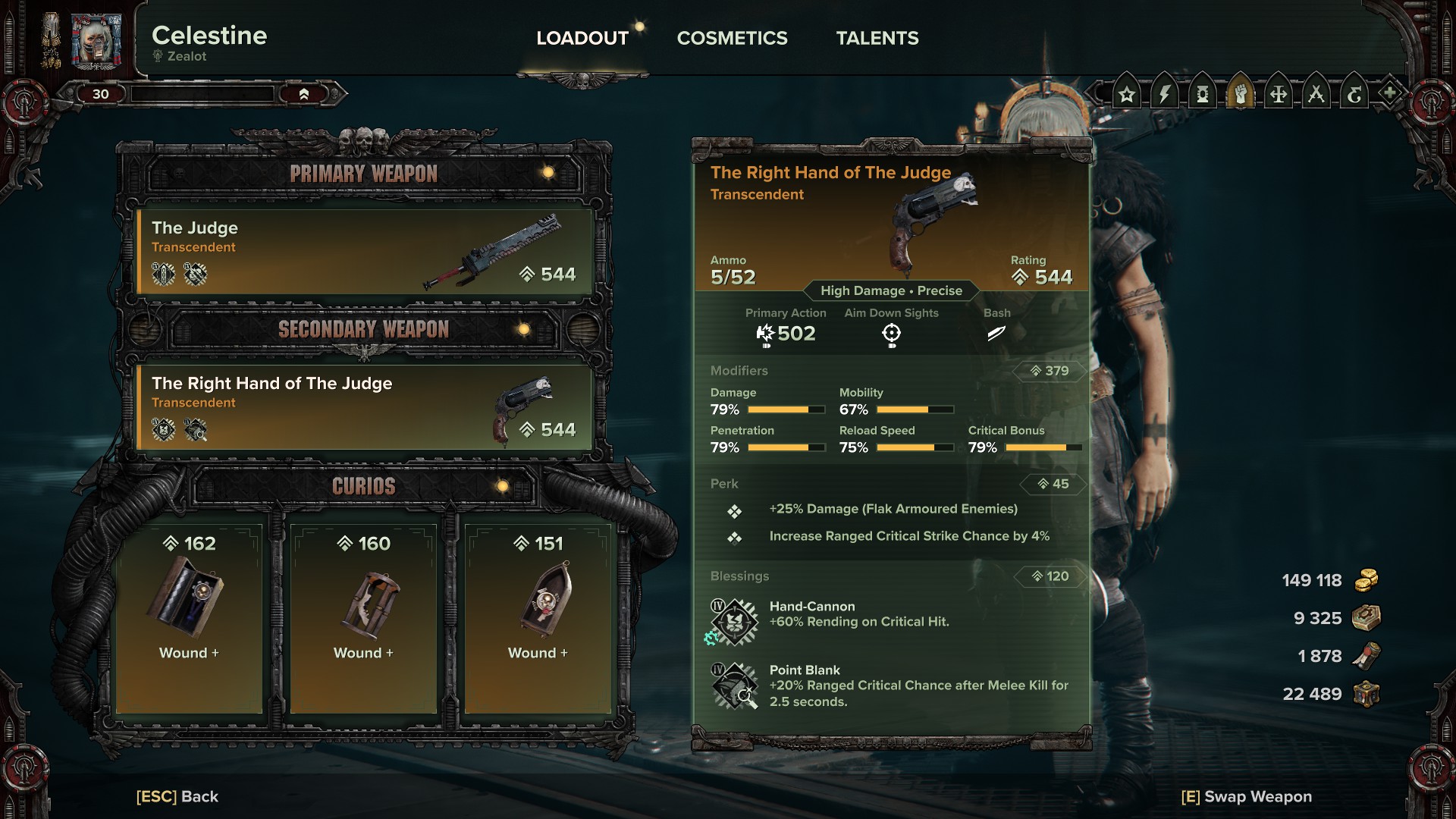This screenshot has width=1456, height=819.
Task: Click the highlighted fist loadout preset
Action: [x=1241, y=95]
